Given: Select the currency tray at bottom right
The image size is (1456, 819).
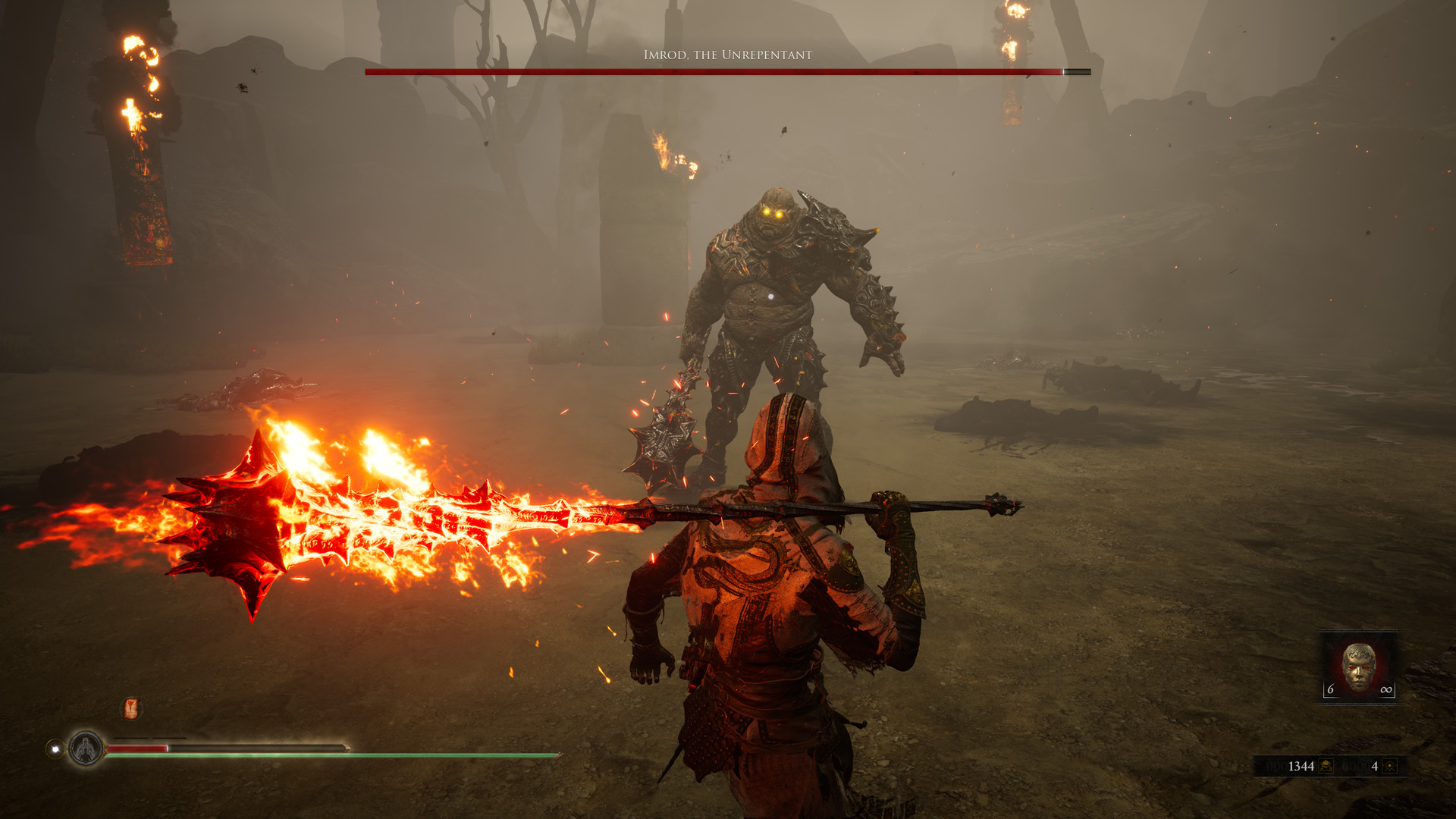Looking at the screenshot, I should point(1331,767).
